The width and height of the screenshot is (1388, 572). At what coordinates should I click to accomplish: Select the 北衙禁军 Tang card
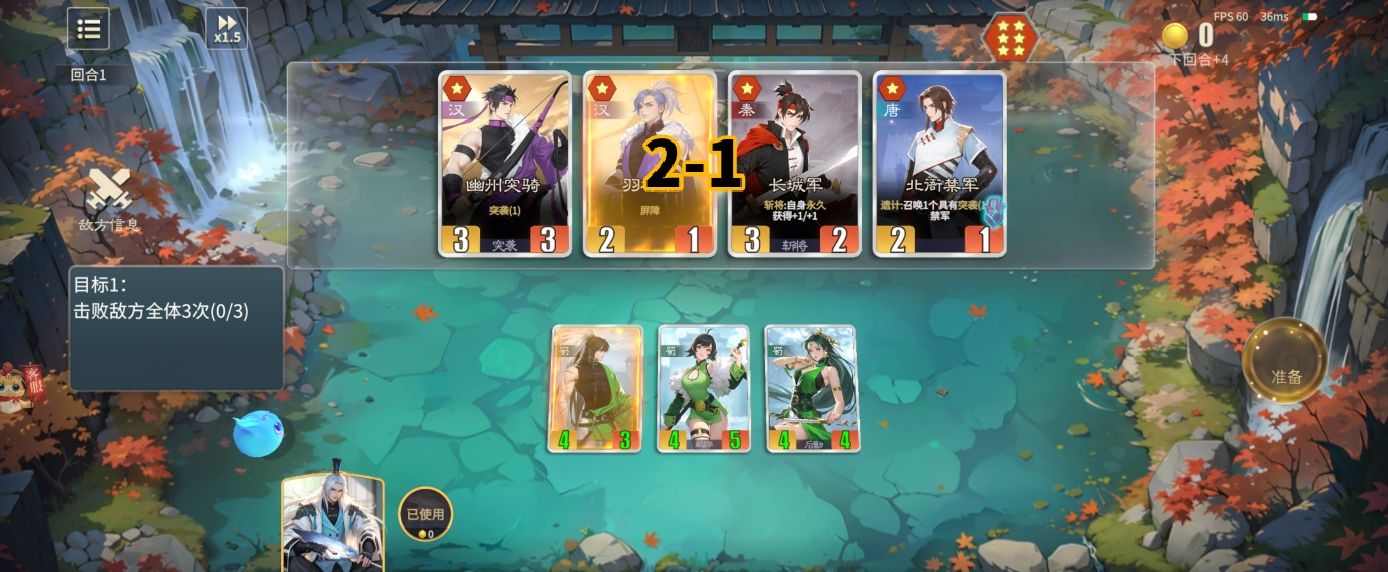click(x=939, y=163)
